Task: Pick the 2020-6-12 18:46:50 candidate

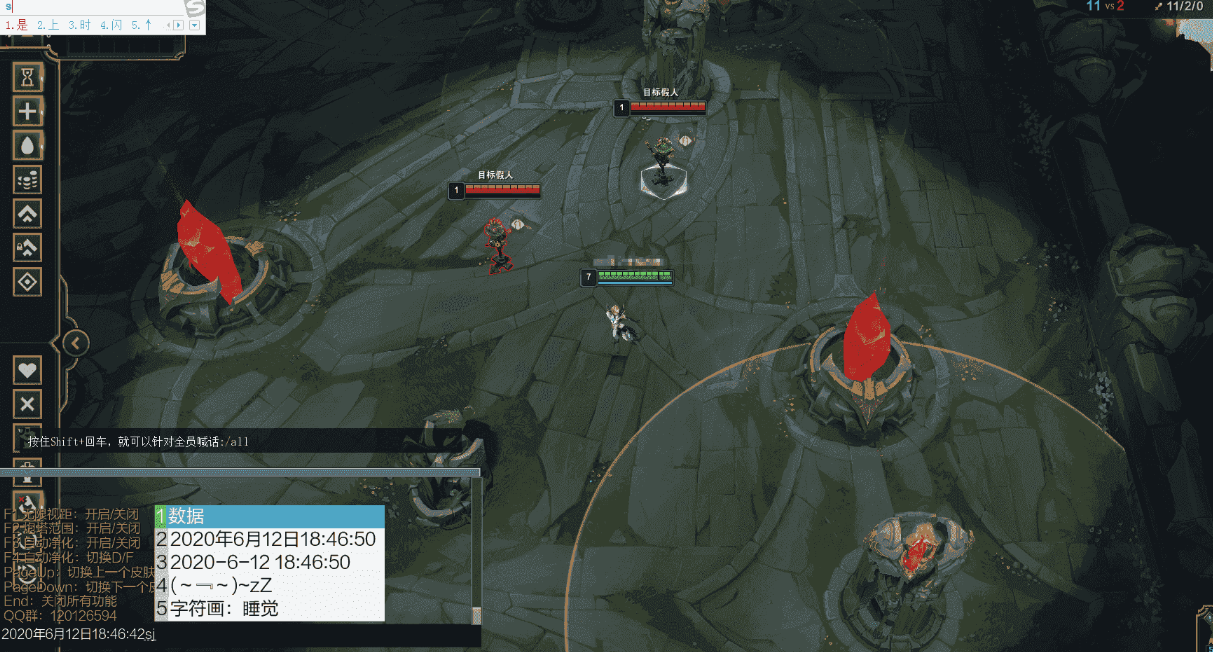Action: pos(270,562)
